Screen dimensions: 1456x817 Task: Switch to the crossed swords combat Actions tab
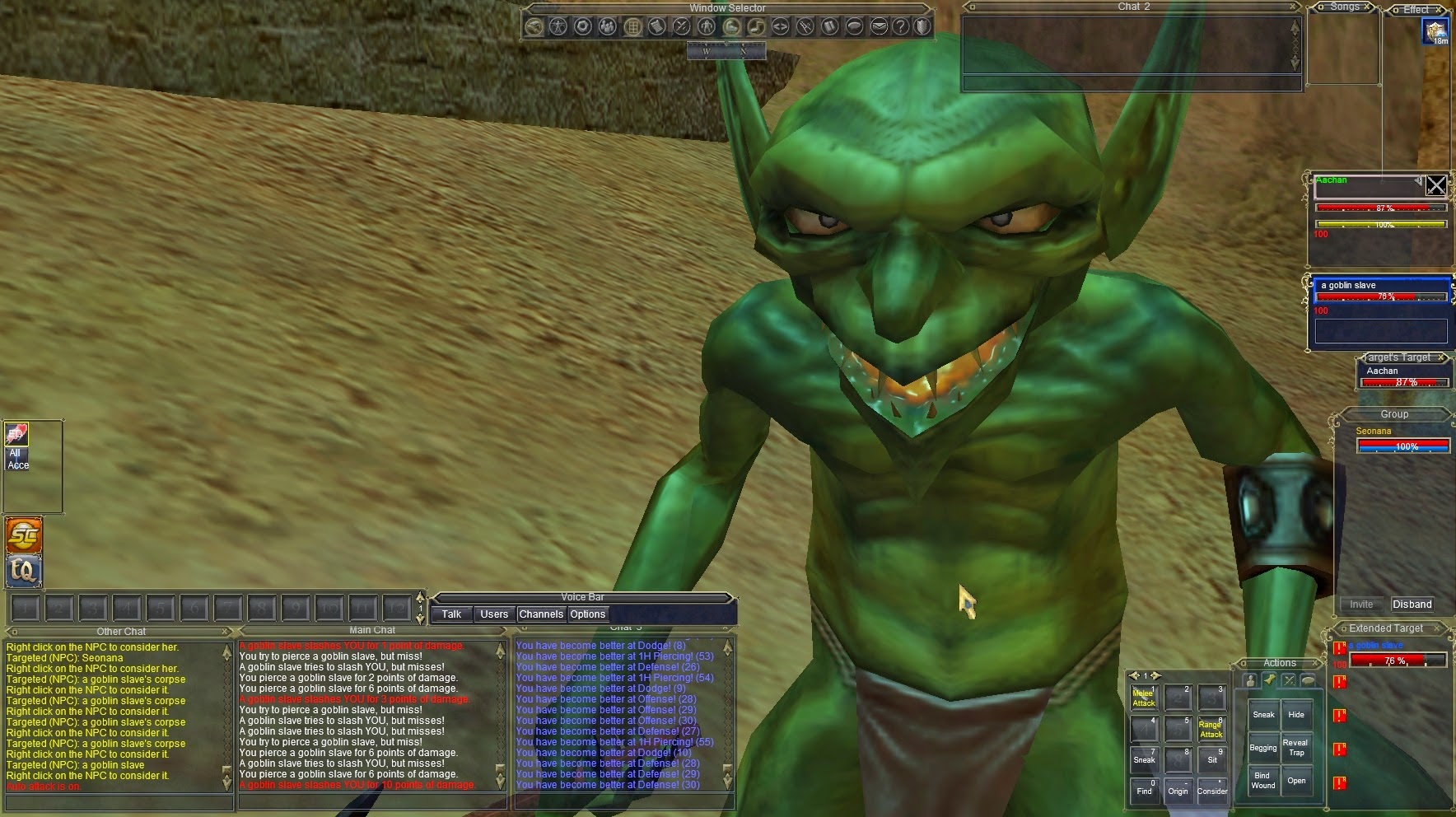tap(1289, 680)
